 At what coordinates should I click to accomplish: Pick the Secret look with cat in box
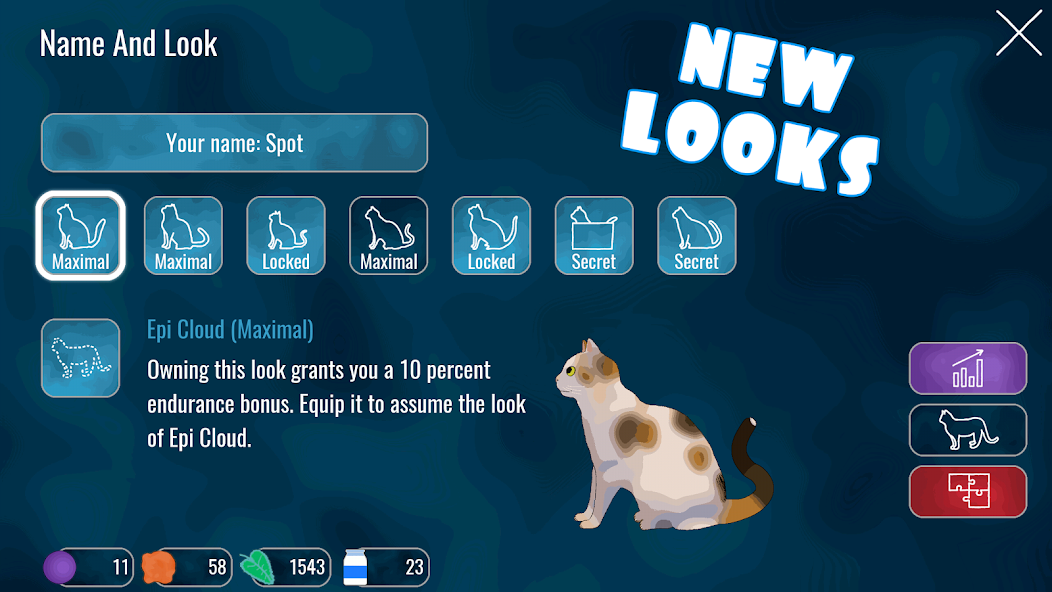[593, 235]
